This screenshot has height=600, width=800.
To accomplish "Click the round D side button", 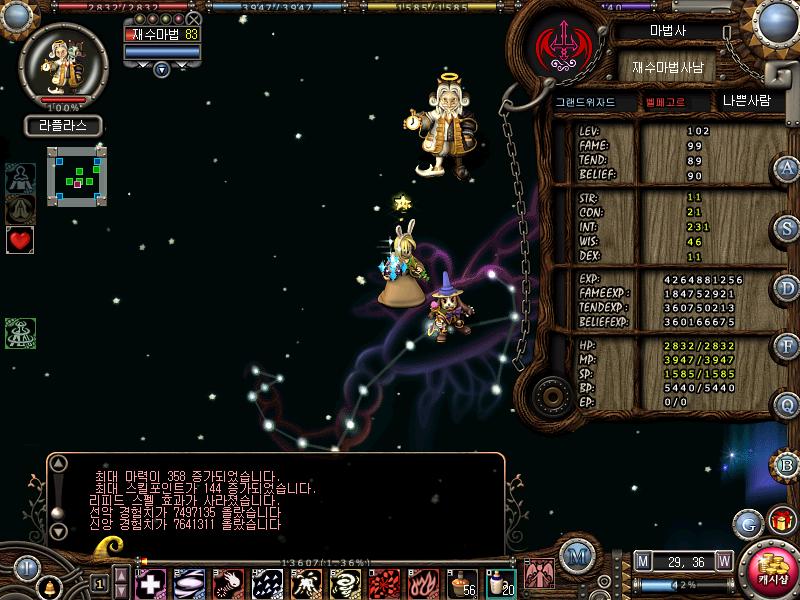I will pos(788,287).
